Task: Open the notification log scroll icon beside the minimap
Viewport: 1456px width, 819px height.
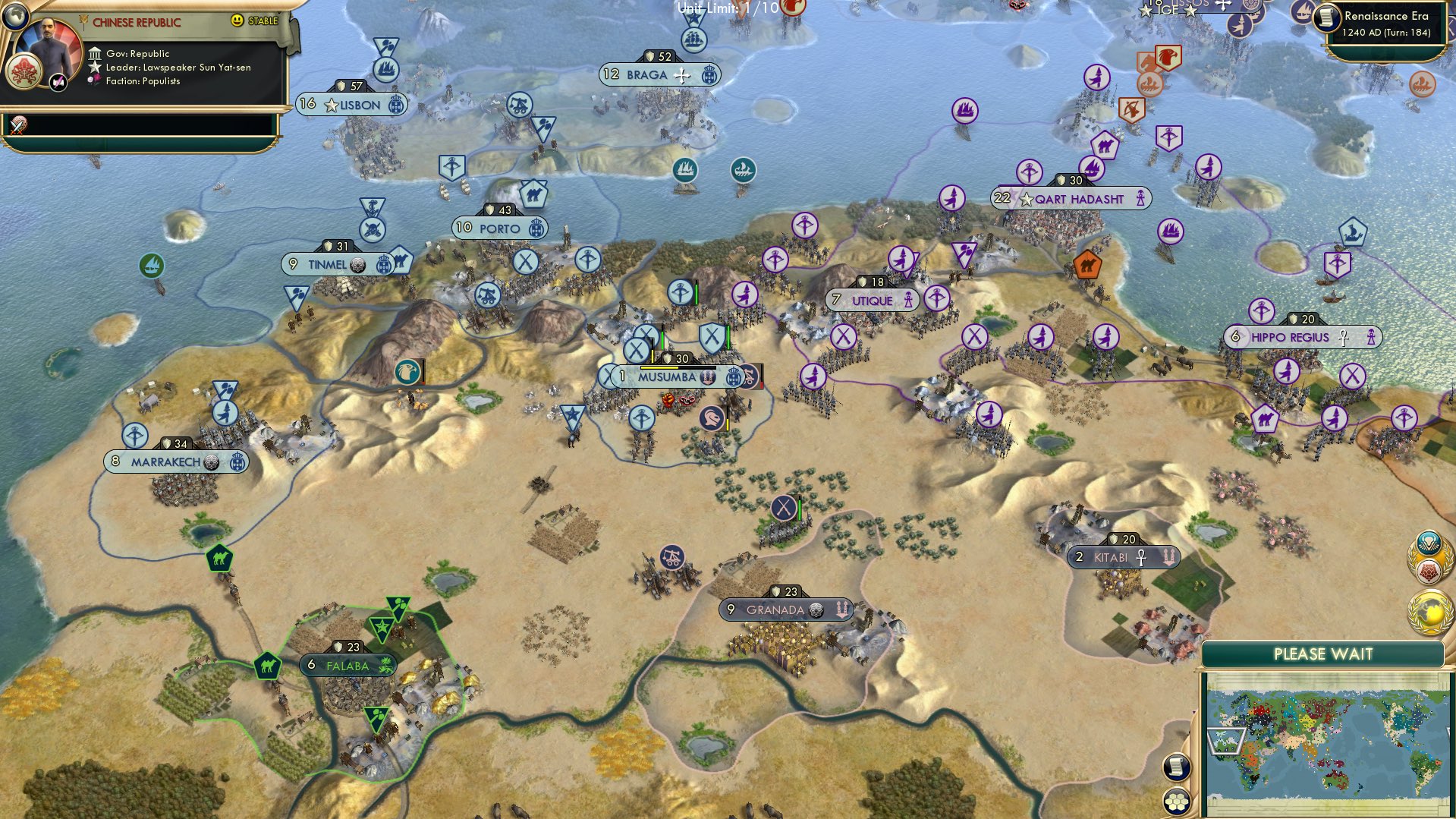Action: [x=1177, y=768]
